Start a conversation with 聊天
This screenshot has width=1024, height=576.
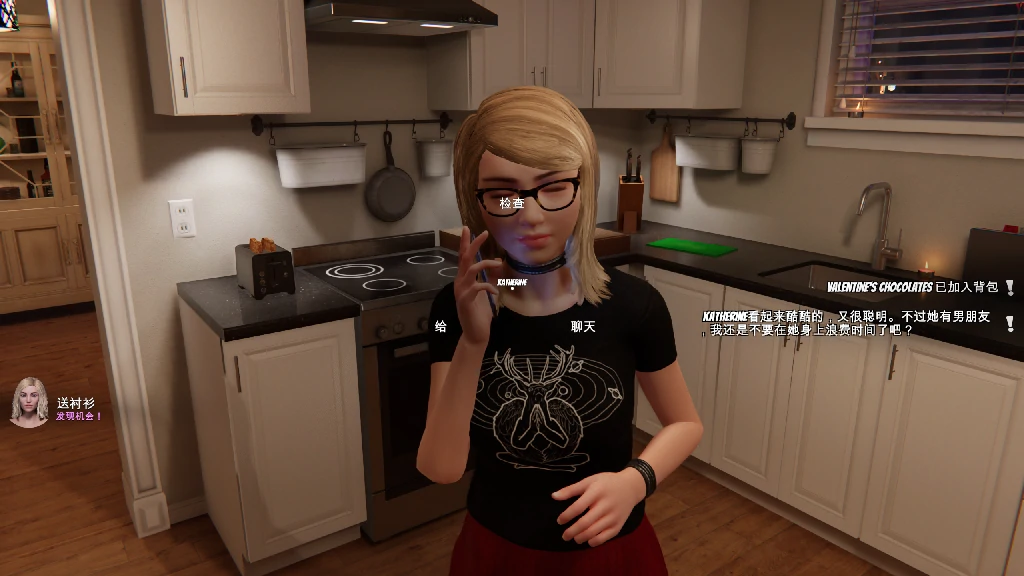click(583, 326)
